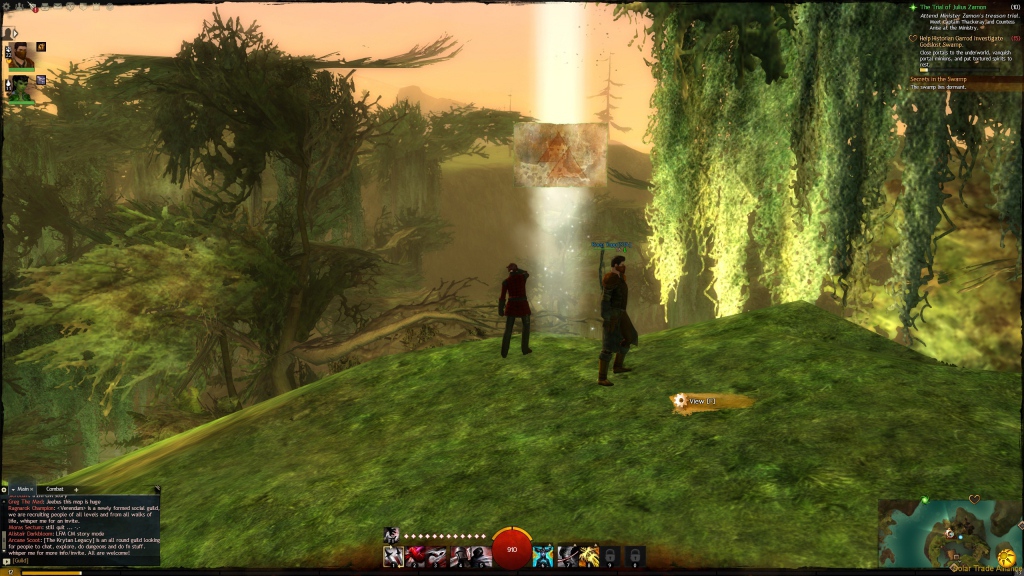Activate the yellow burst utility skill 8
Image resolution: width=1024 pixels, height=576 pixels.
588,556
